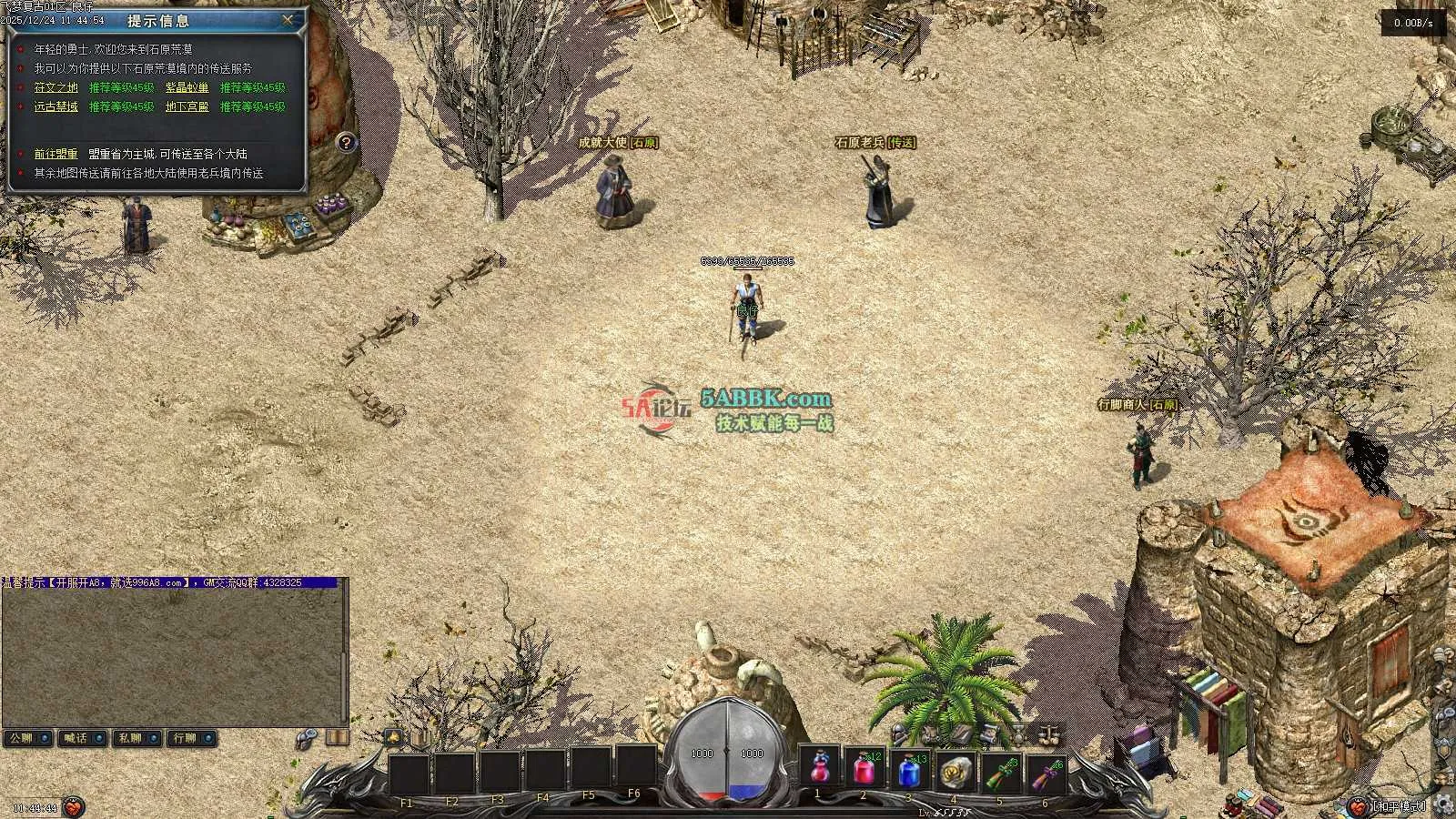
Task: Close the 提示信息 dialog
Action: pos(288,19)
